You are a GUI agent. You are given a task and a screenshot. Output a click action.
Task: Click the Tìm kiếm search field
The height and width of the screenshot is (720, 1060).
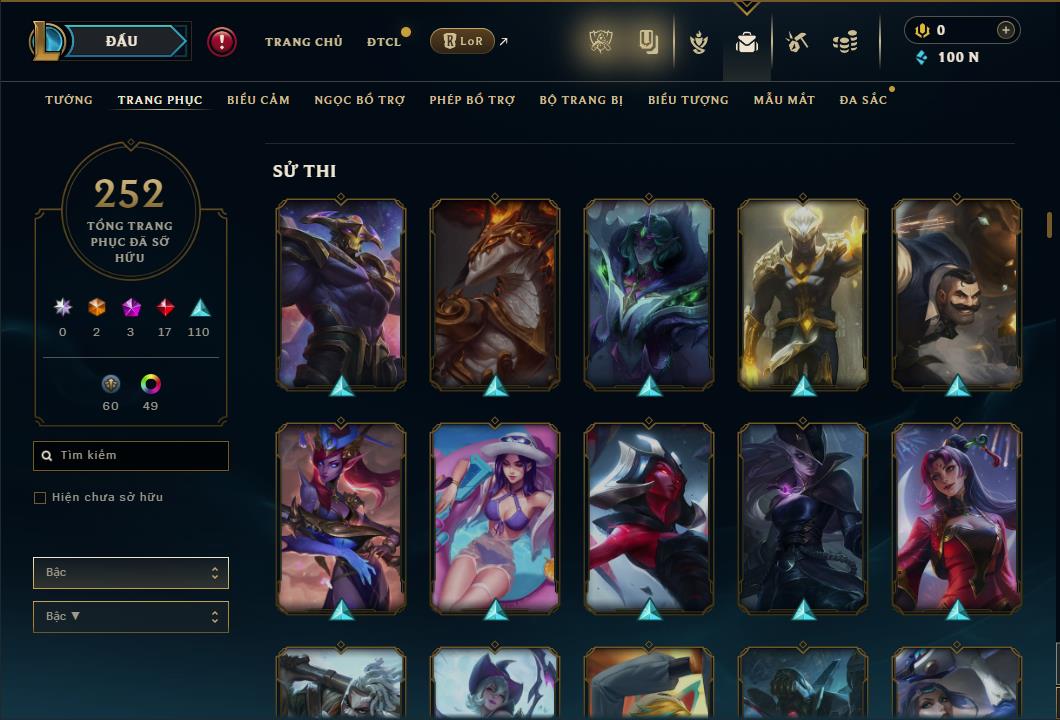pyautogui.click(x=131, y=456)
